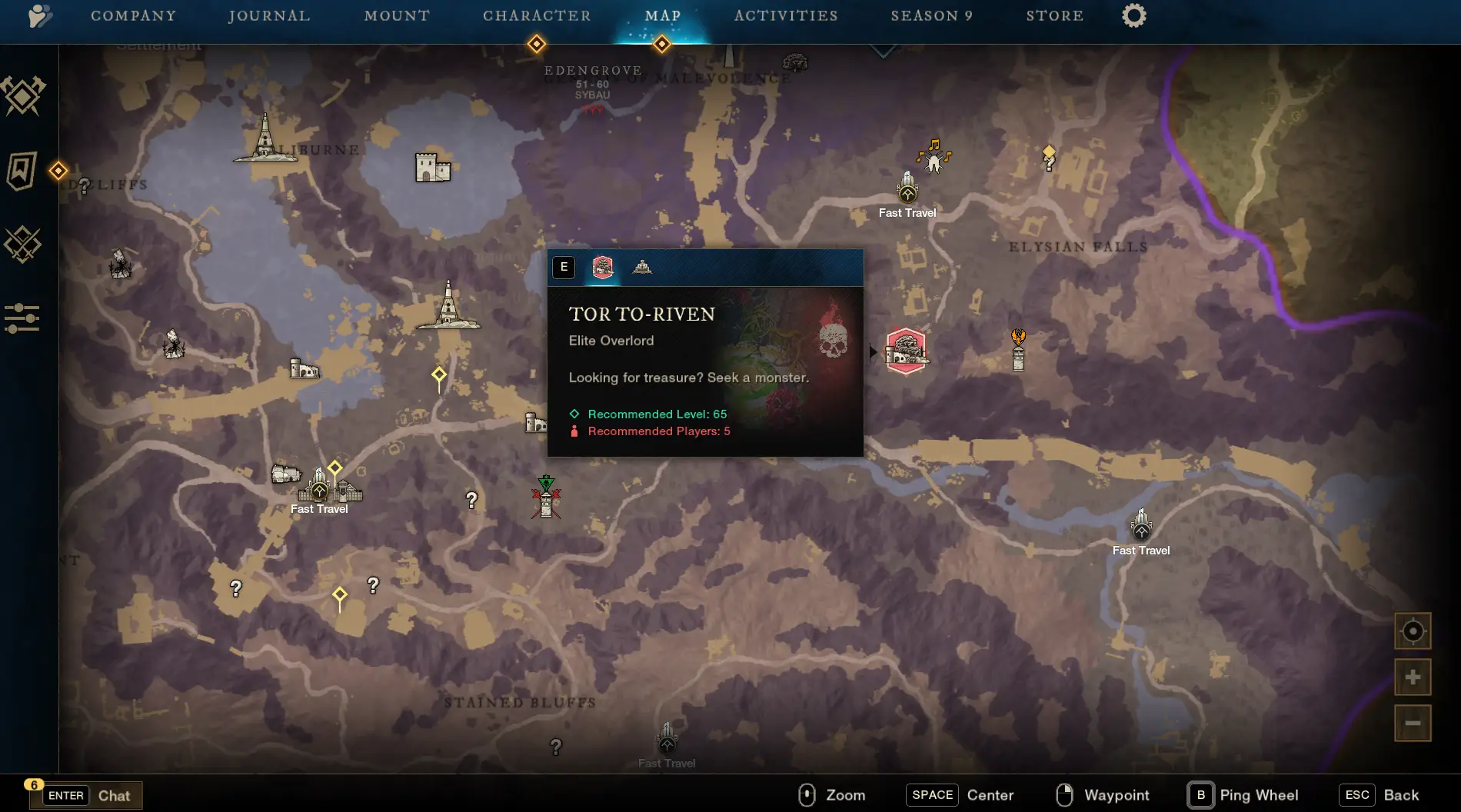The width and height of the screenshot is (1461, 812).
Task: Open the Character screen
Action: (537, 16)
